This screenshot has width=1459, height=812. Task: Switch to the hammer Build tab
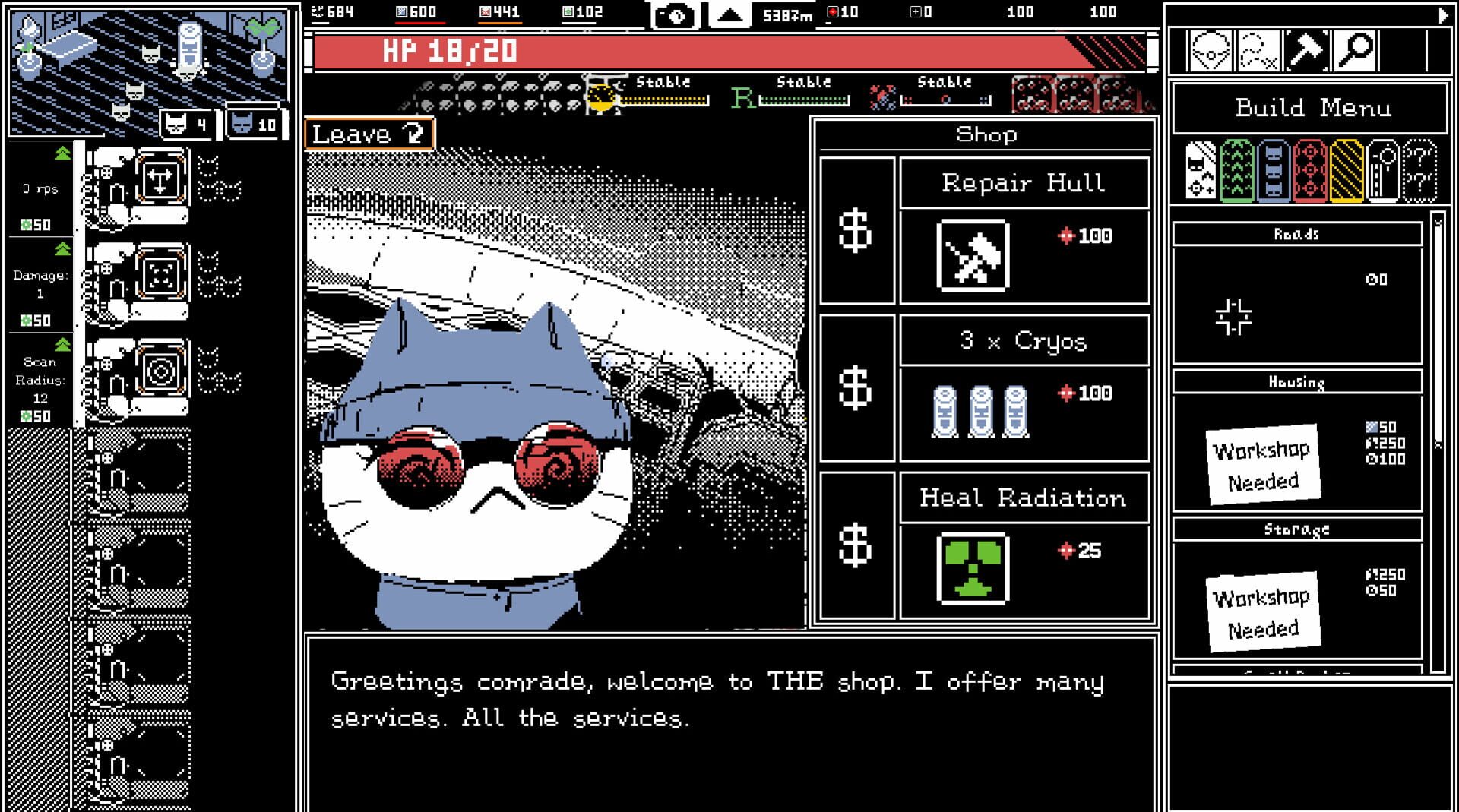pyautogui.click(x=1306, y=51)
